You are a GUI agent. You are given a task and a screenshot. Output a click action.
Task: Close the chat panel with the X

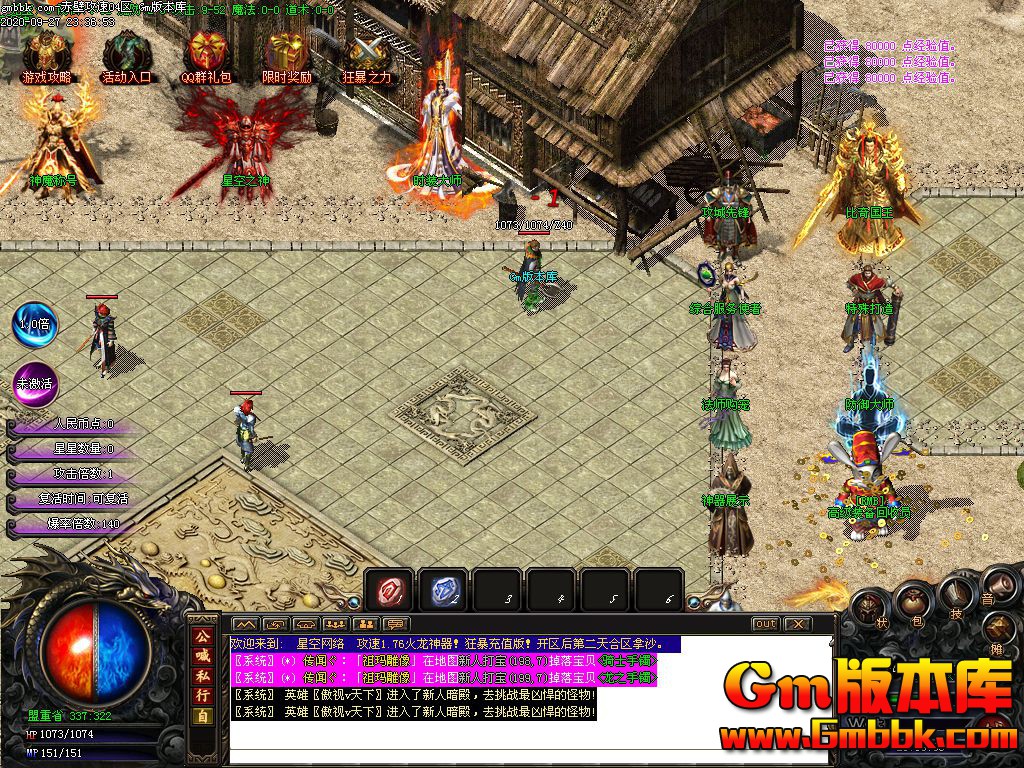797,624
